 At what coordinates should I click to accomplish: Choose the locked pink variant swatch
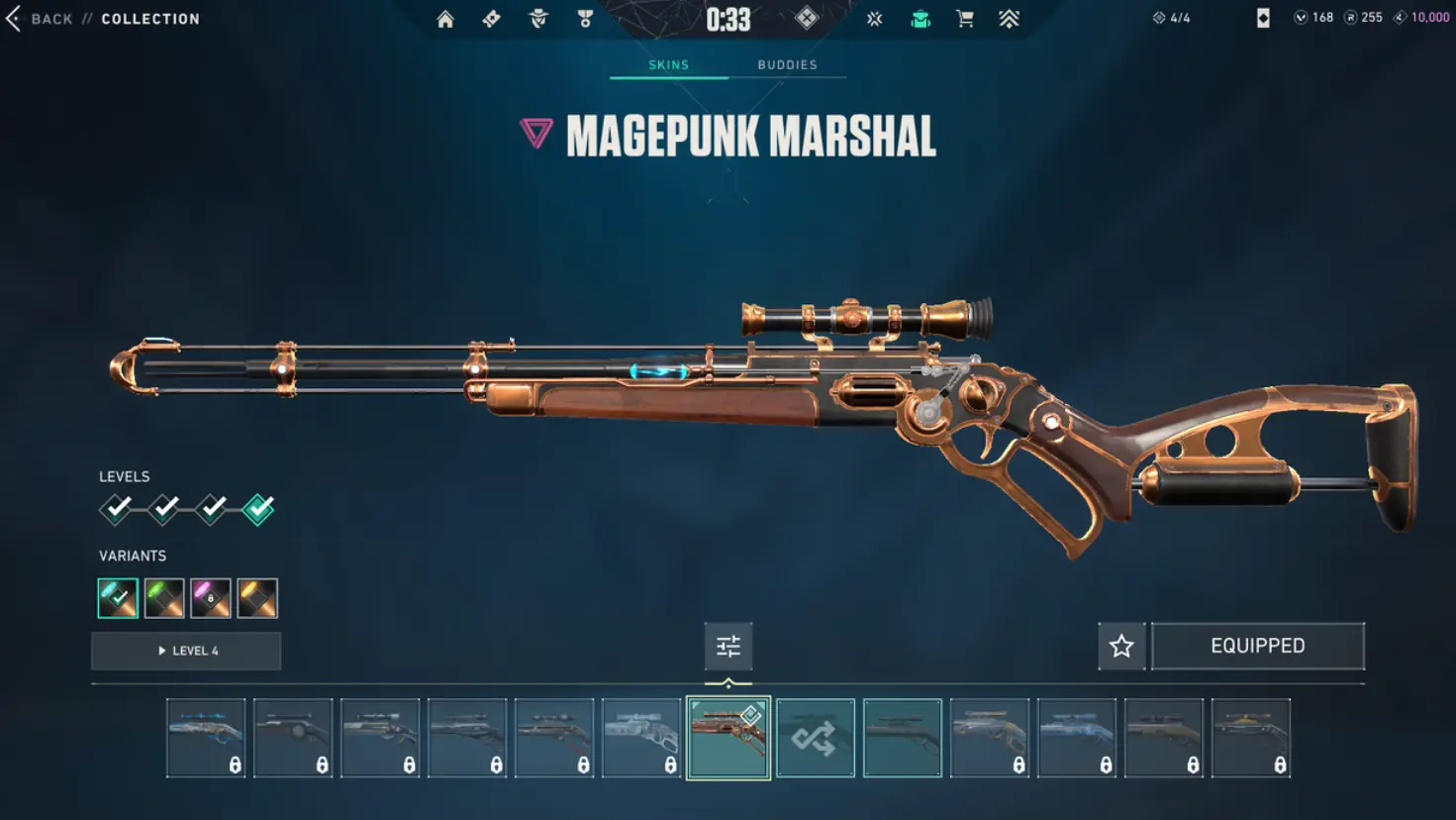pyautogui.click(x=211, y=598)
